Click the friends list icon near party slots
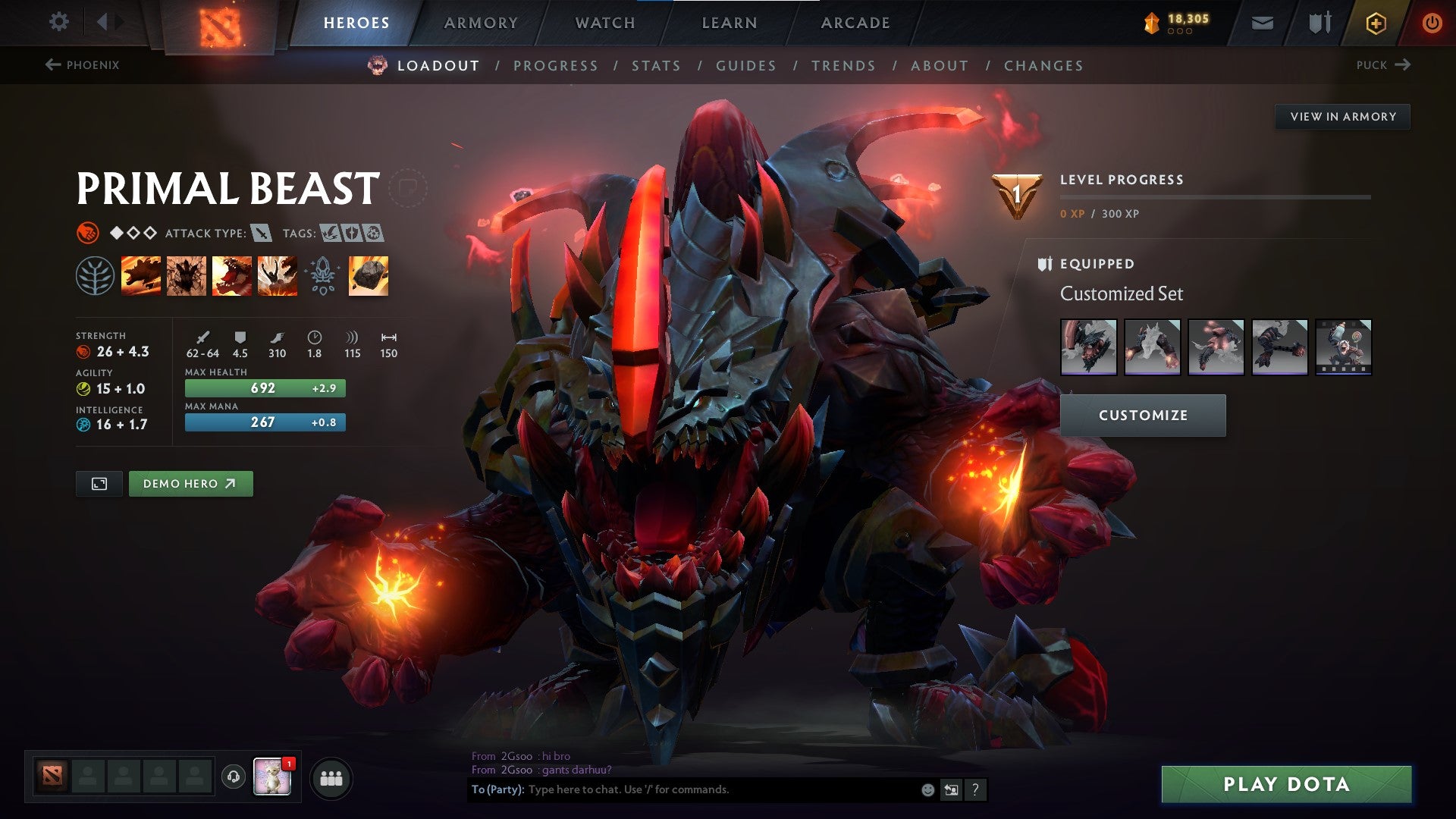The image size is (1456, 819). coord(331,777)
